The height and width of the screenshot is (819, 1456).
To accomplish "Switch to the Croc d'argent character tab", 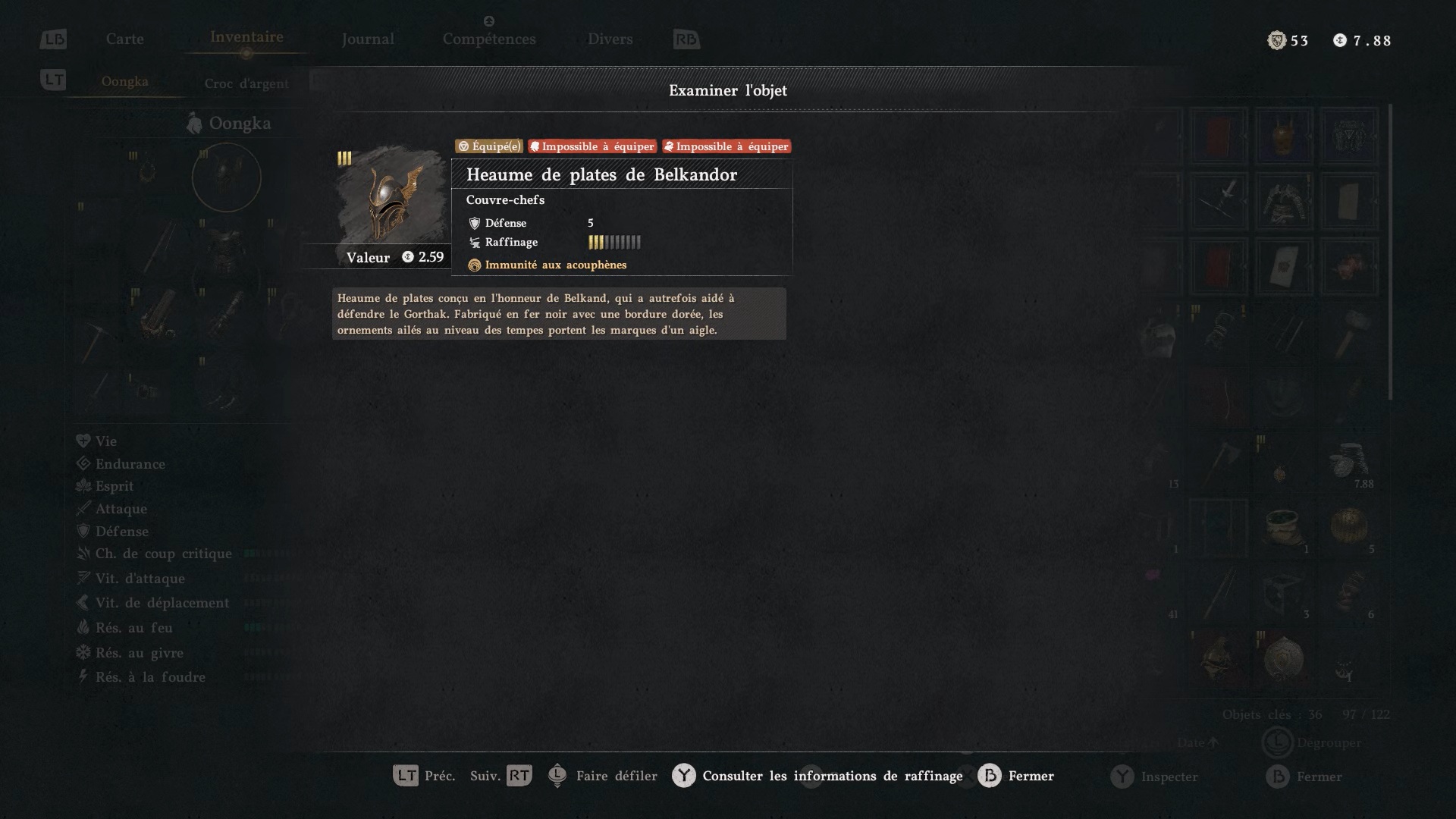I will [x=246, y=83].
